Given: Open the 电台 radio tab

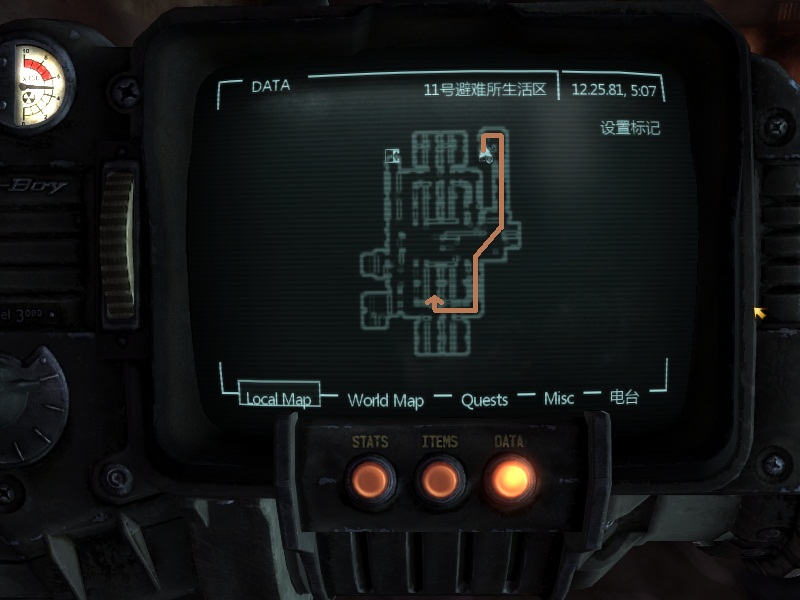Looking at the screenshot, I should [624, 397].
